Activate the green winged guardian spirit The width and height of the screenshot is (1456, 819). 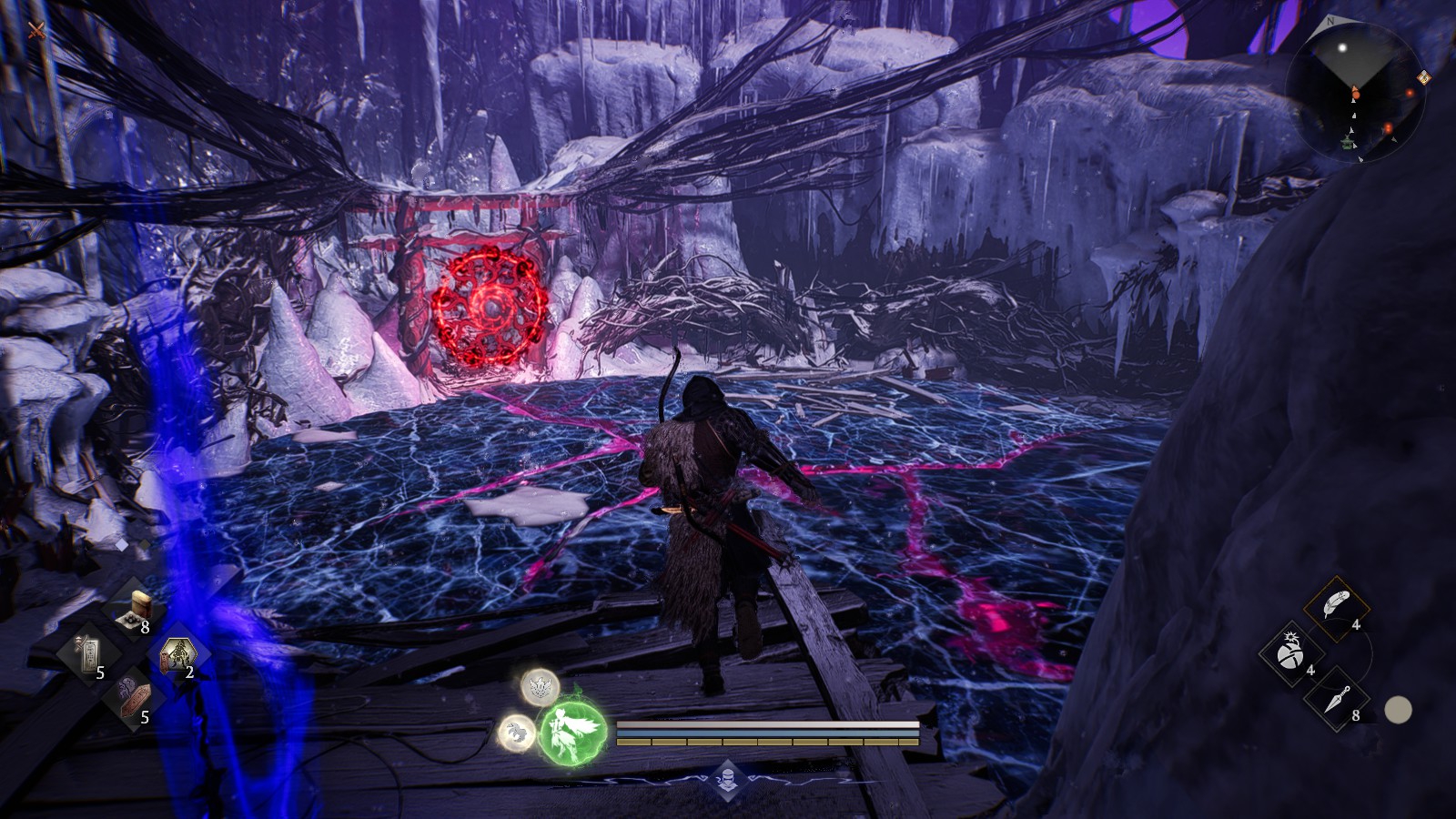573,731
